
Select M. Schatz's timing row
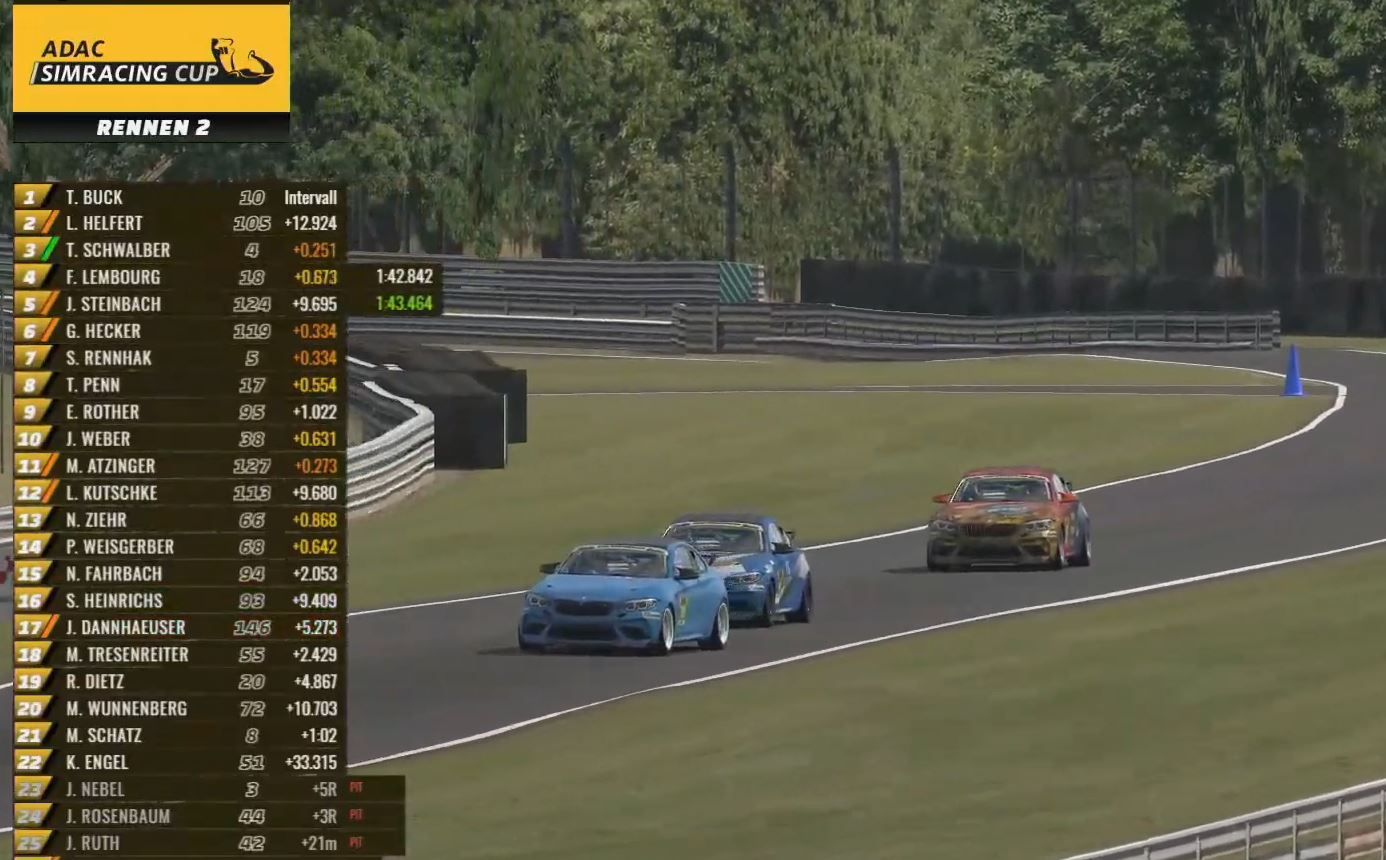pyautogui.click(x=180, y=736)
